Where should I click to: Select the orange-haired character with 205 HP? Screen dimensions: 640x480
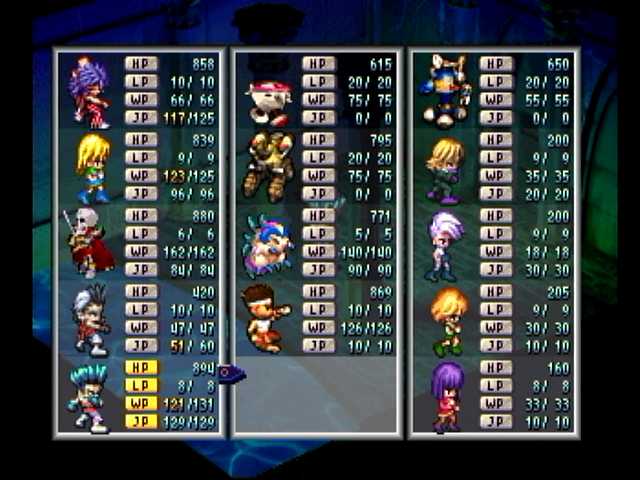447,321
